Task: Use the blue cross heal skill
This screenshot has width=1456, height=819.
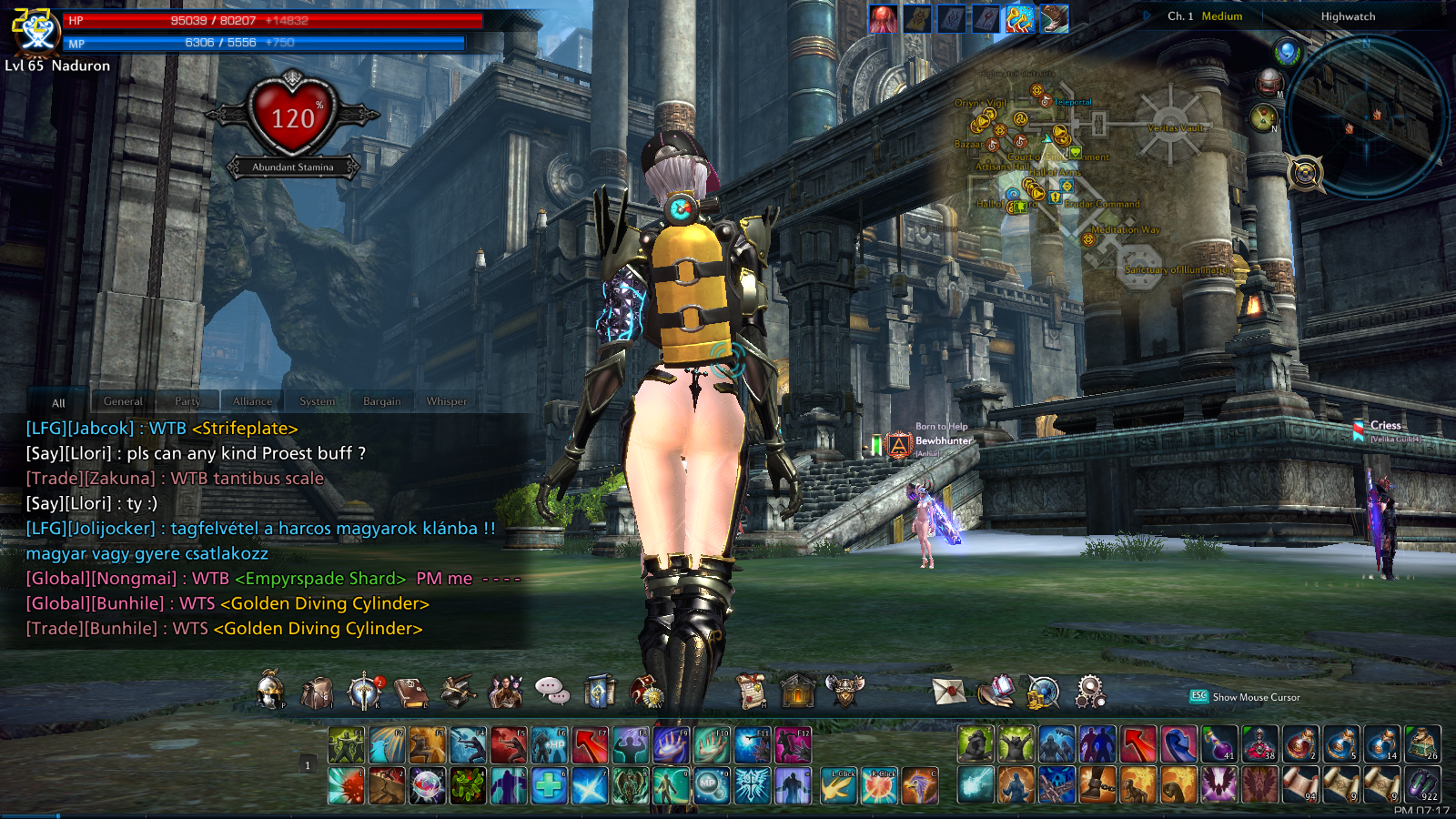Action: pyautogui.click(x=550, y=785)
